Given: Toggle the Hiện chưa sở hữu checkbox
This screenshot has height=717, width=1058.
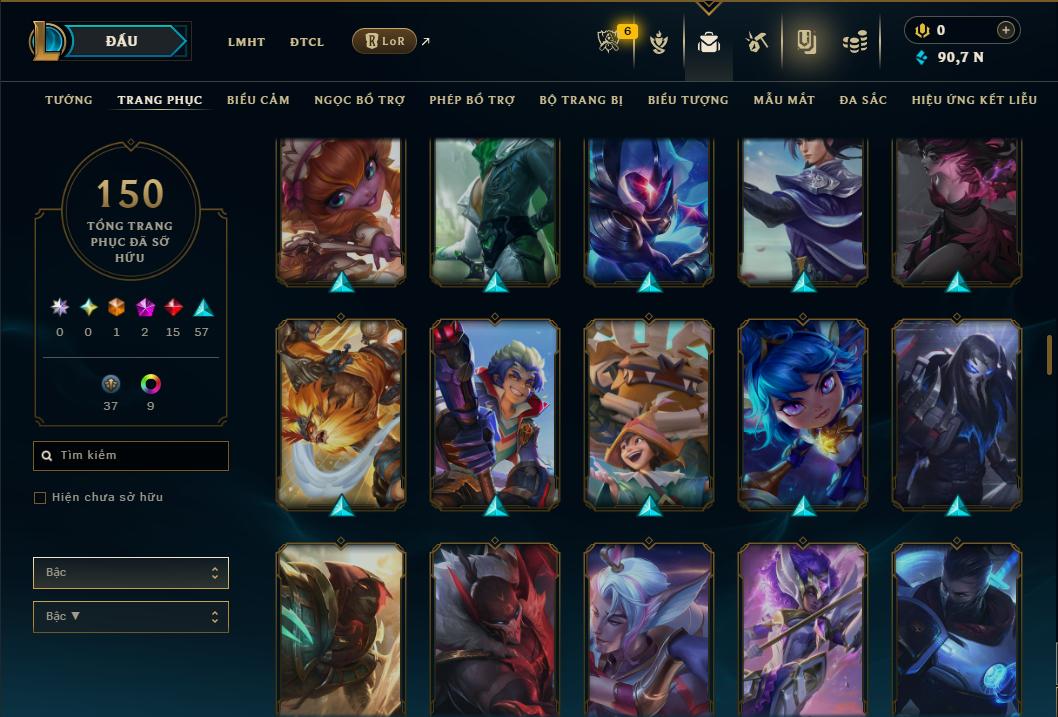Looking at the screenshot, I should click(x=40, y=498).
